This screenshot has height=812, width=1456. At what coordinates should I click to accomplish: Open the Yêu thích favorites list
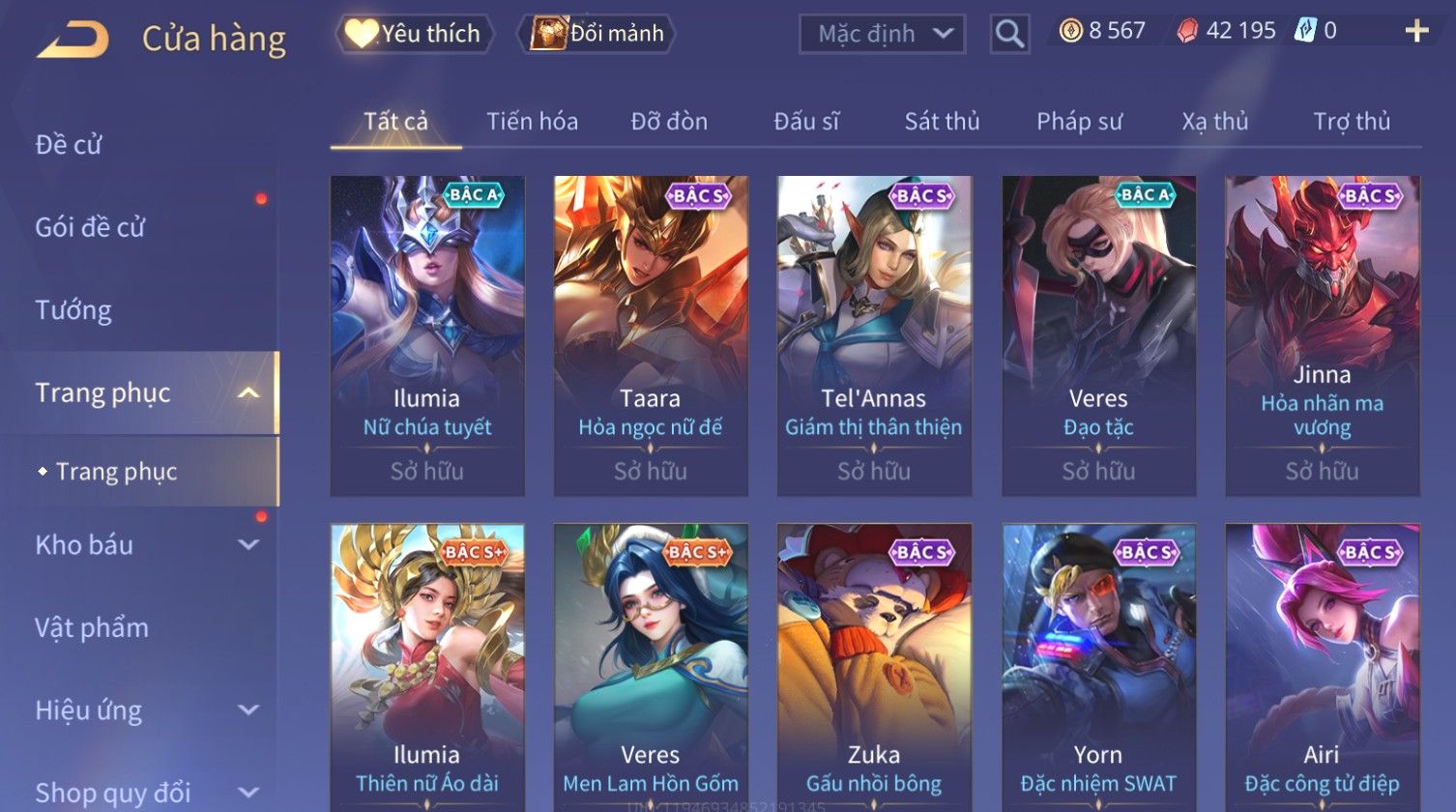coord(415,34)
